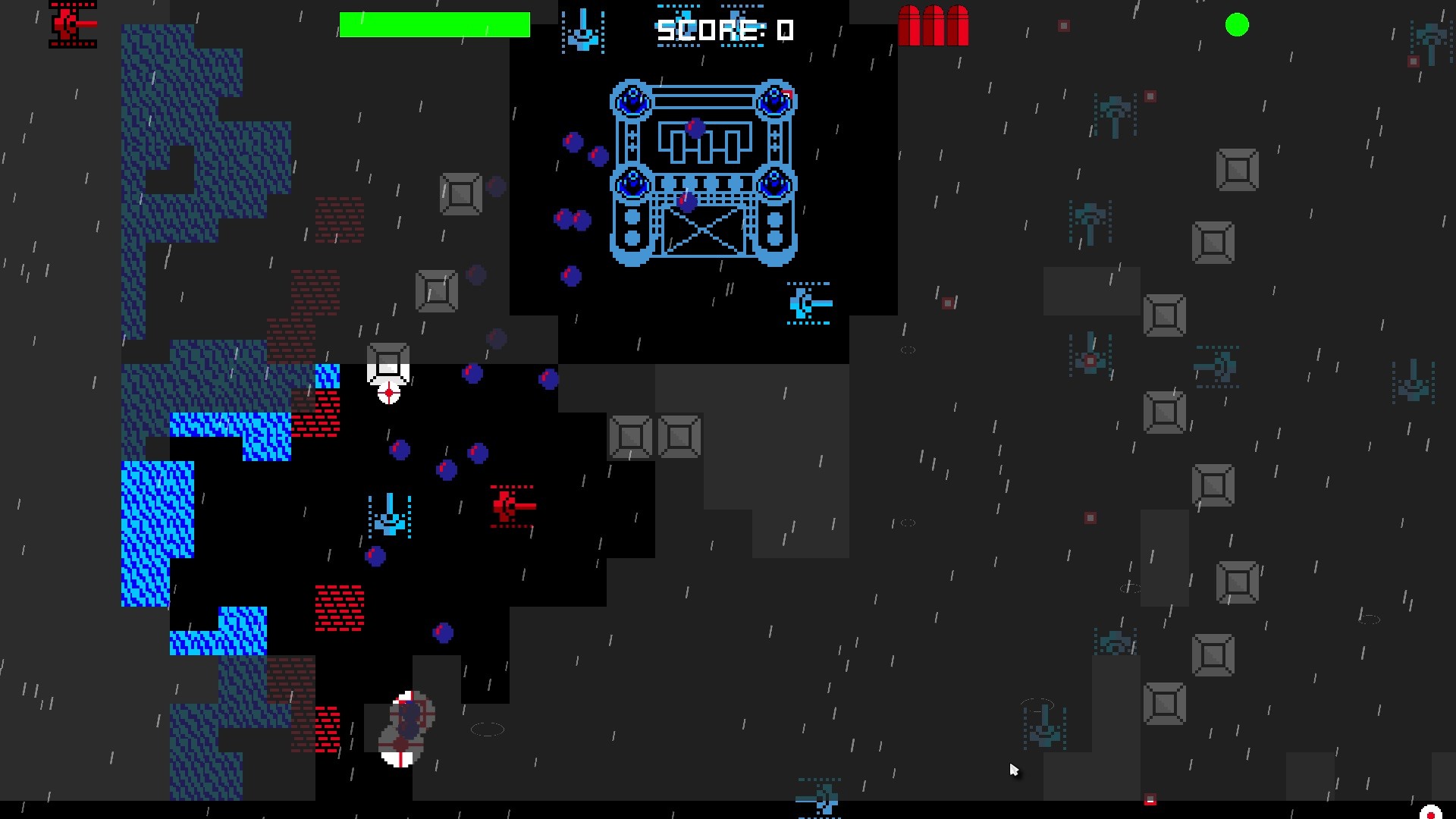Click the green health bar

(435, 24)
